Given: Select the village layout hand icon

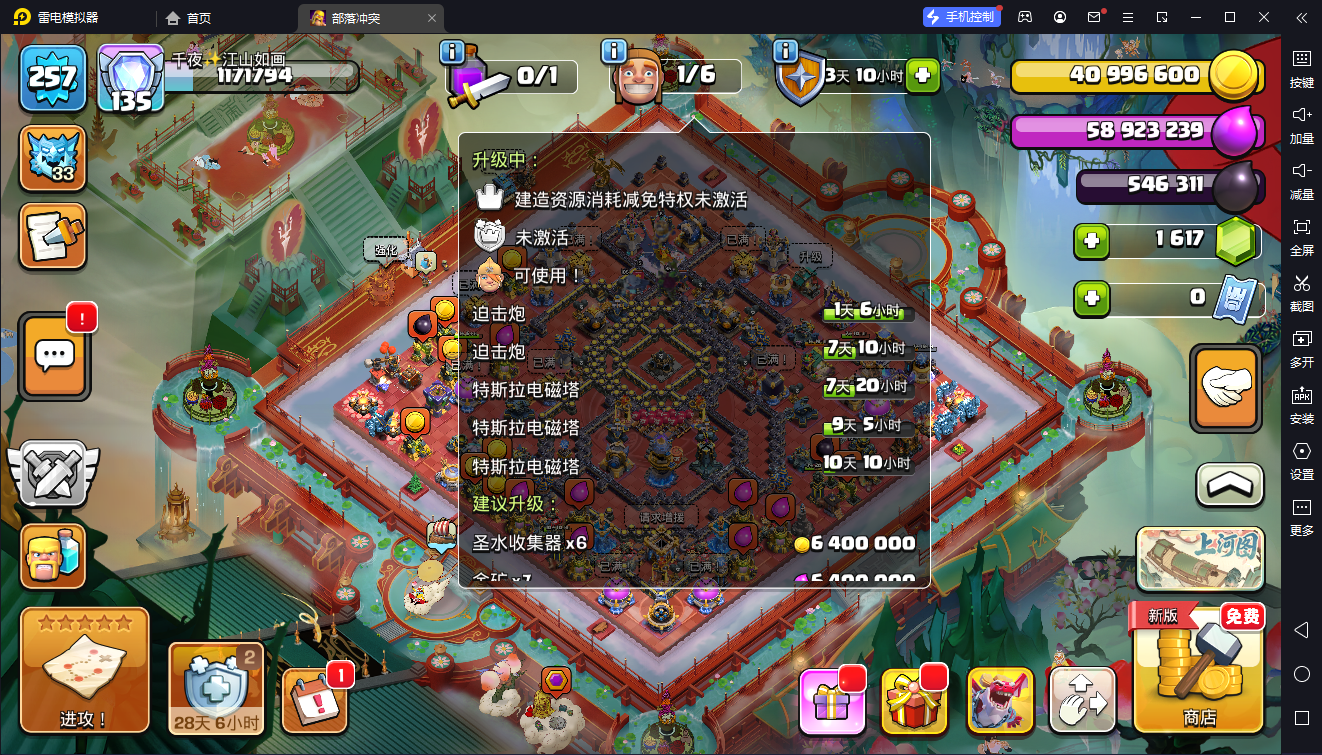Looking at the screenshot, I should click(x=1083, y=702).
